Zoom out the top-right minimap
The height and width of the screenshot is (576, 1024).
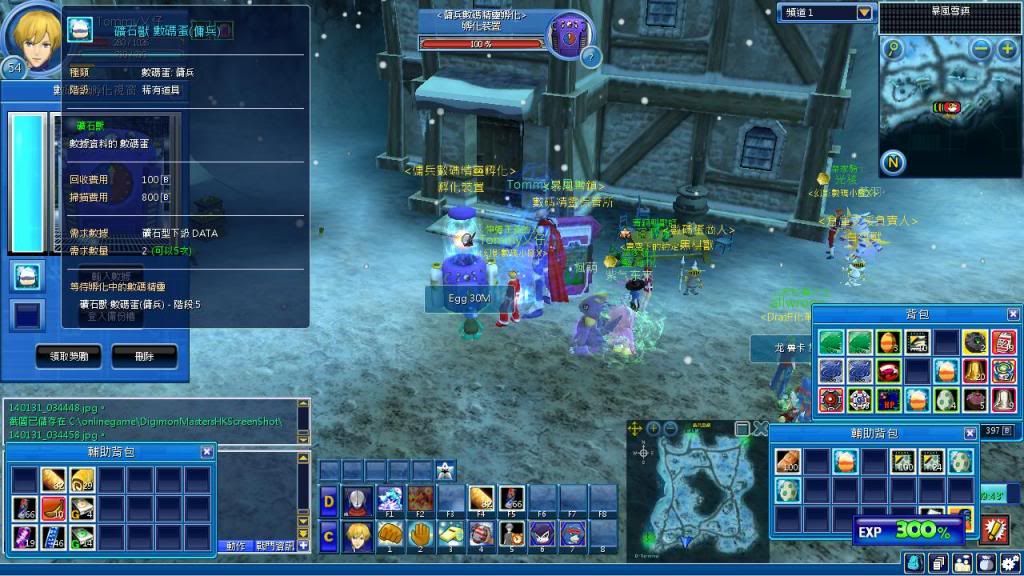click(x=981, y=49)
